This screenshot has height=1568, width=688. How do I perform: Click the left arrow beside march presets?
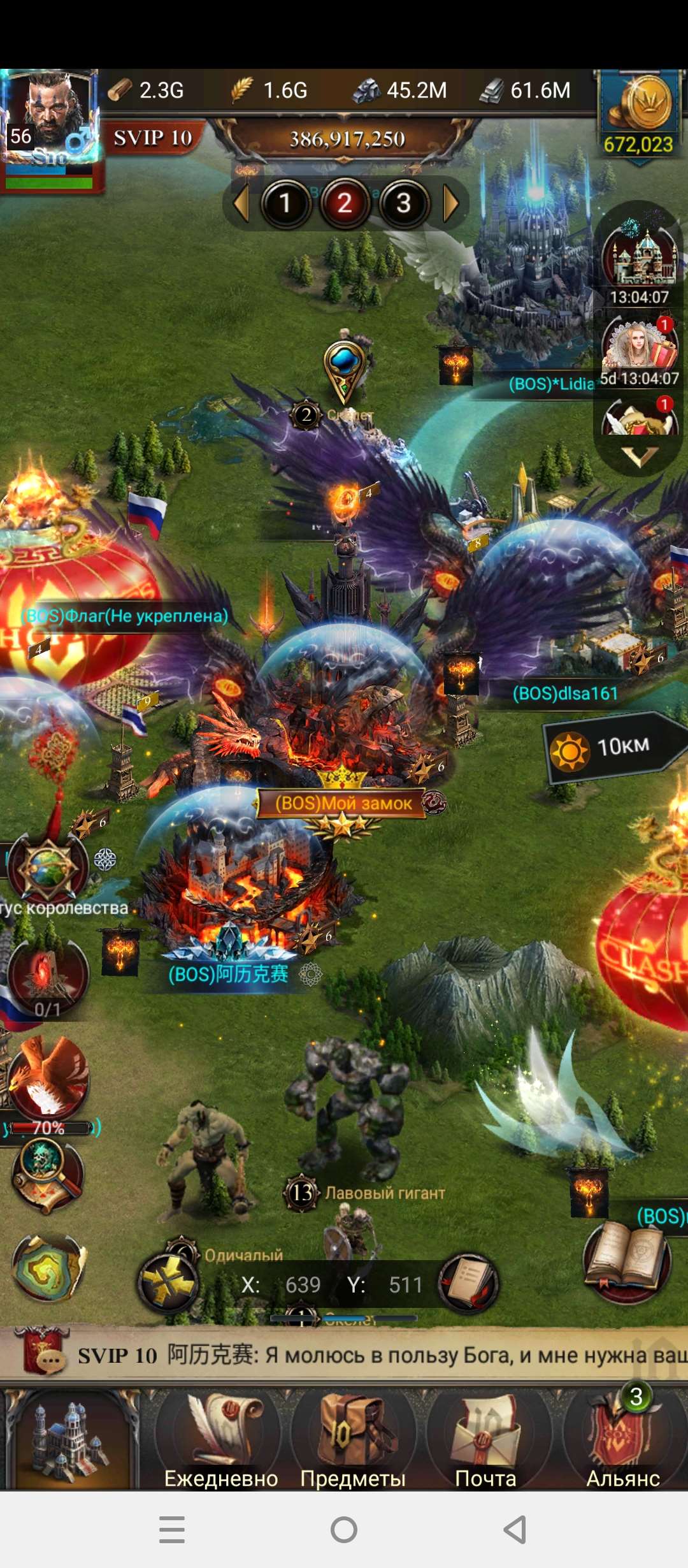click(x=241, y=204)
